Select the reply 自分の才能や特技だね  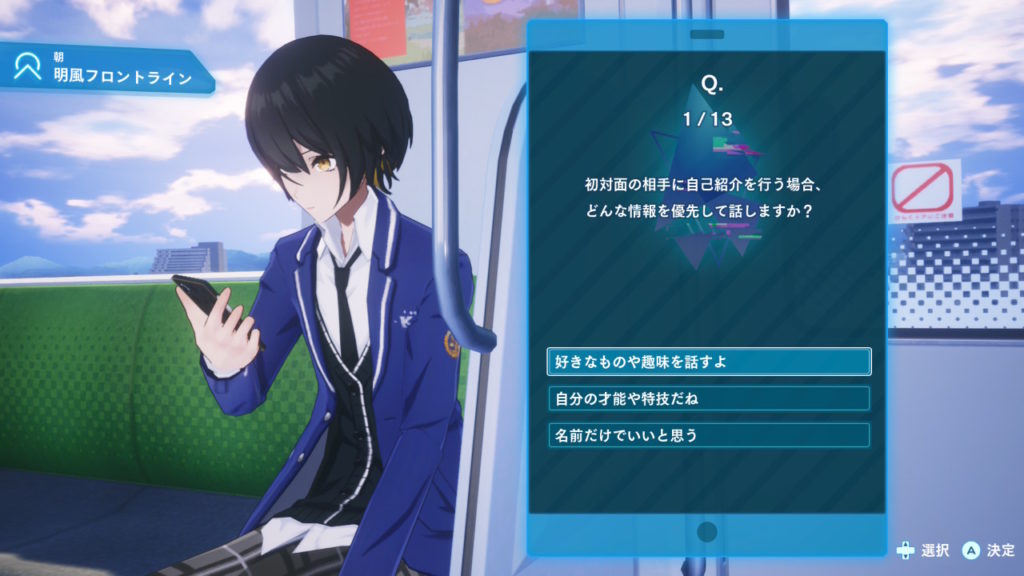point(708,398)
